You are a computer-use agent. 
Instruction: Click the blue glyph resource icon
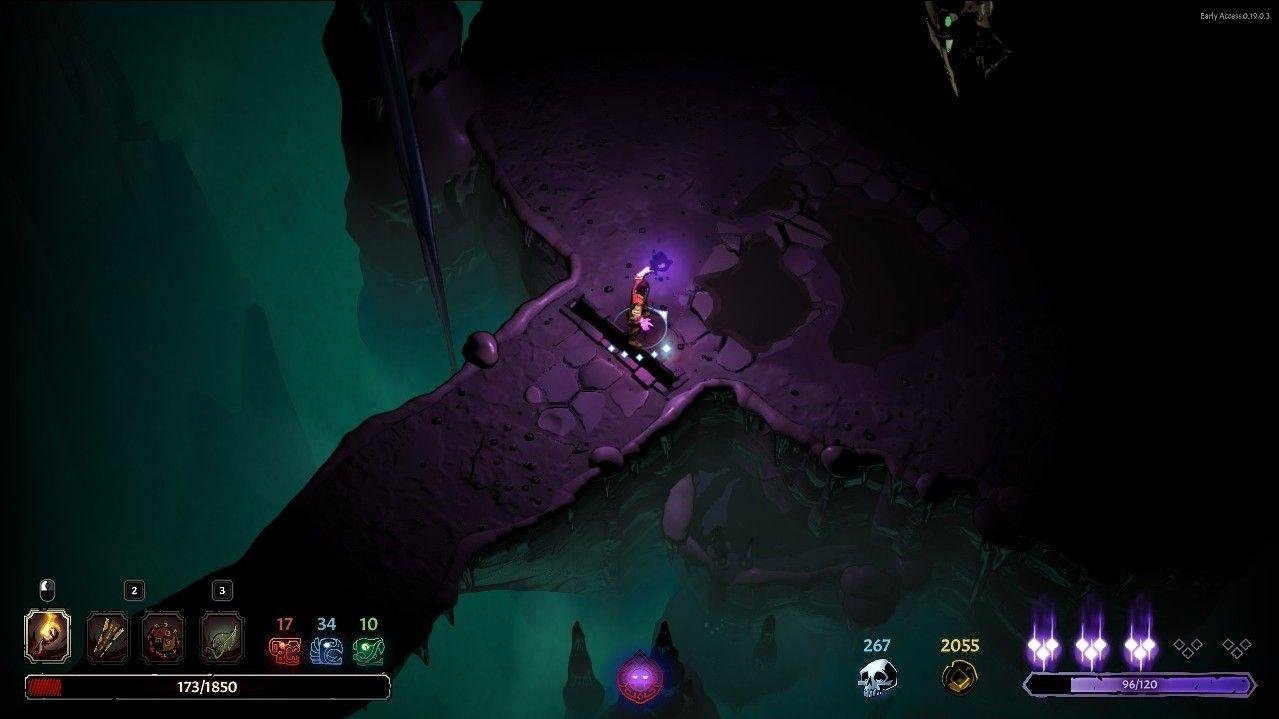(326, 651)
